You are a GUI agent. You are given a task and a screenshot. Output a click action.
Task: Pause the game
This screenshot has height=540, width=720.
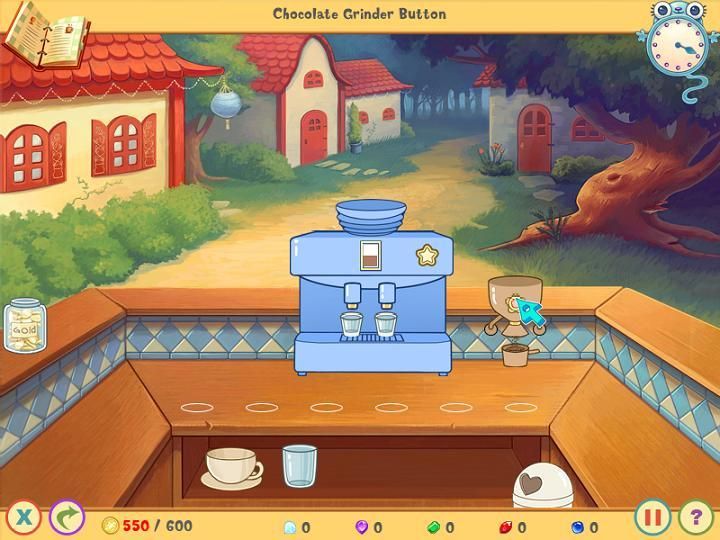(x=652, y=517)
